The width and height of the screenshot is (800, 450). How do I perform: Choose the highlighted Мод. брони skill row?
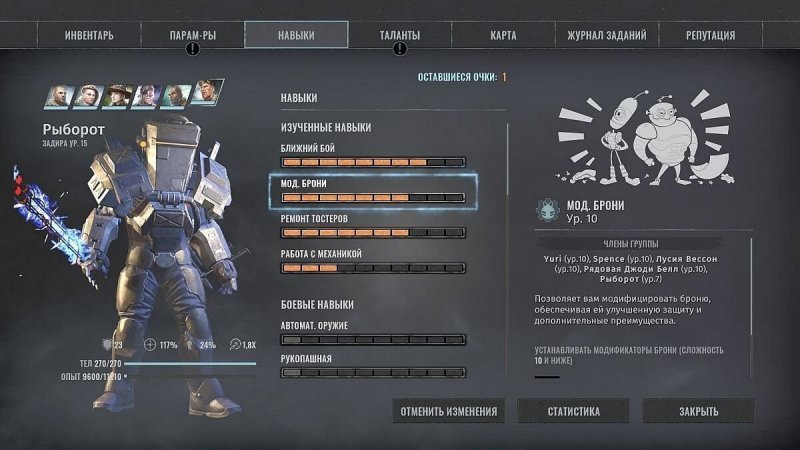coord(373,190)
